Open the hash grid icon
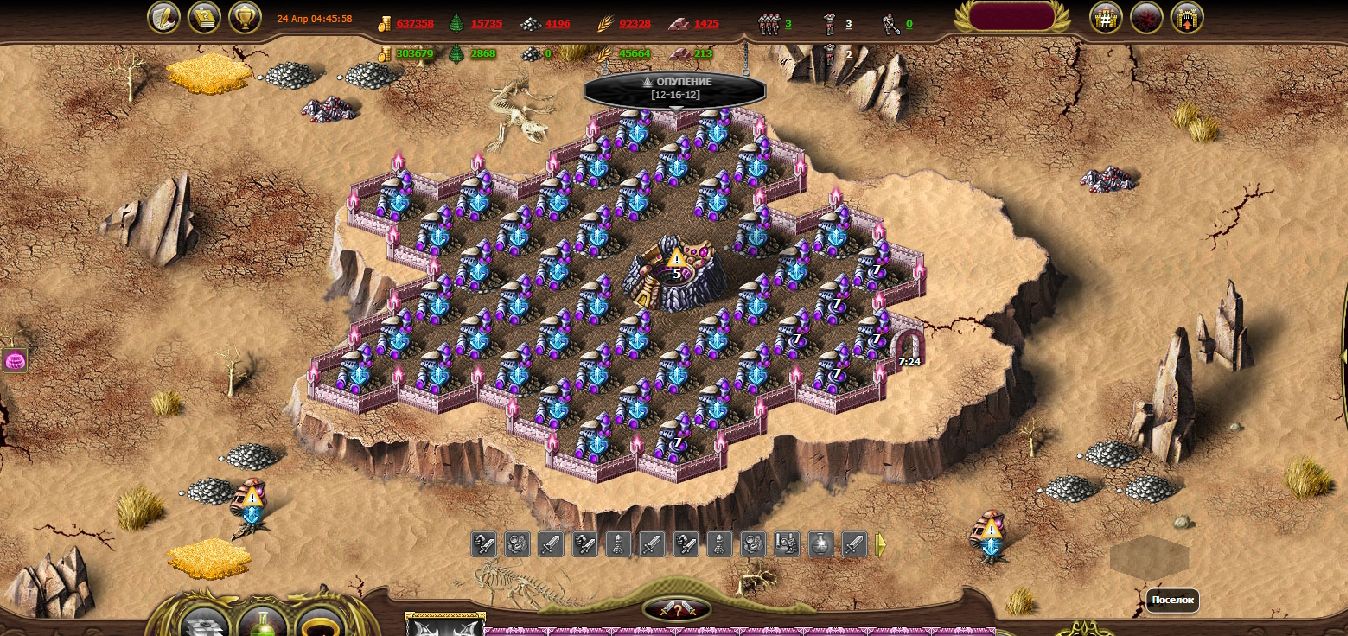 pyautogui.click(x=1105, y=17)
